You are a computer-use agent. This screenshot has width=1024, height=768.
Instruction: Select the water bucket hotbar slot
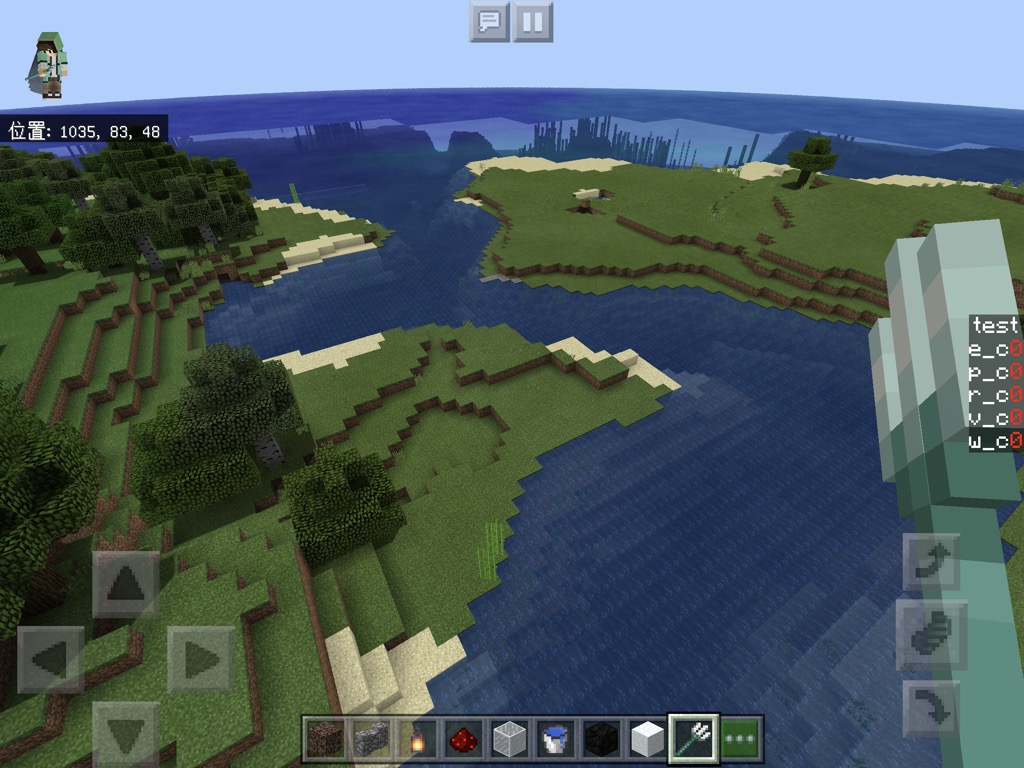pyautogui.click(x=554, y=739)
